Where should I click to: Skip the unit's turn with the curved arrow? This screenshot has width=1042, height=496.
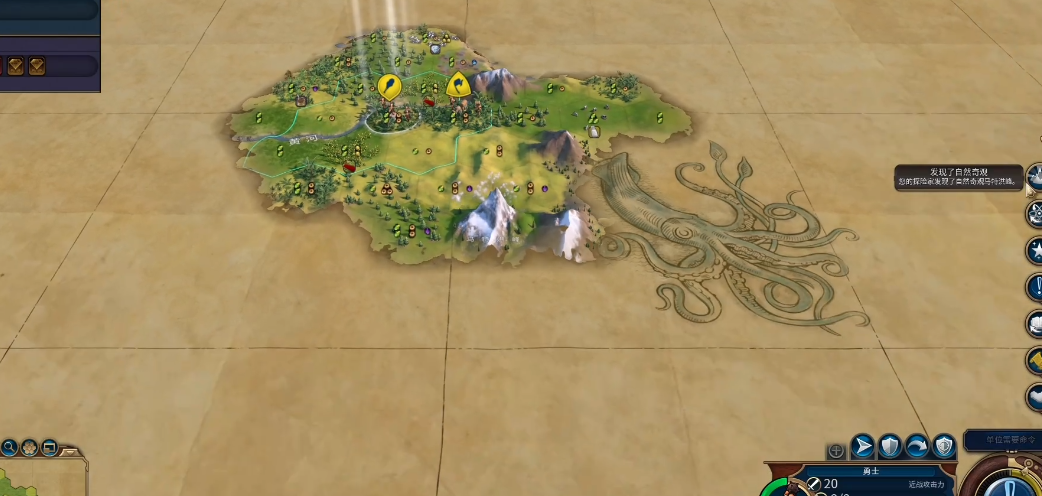coord(917,447)
